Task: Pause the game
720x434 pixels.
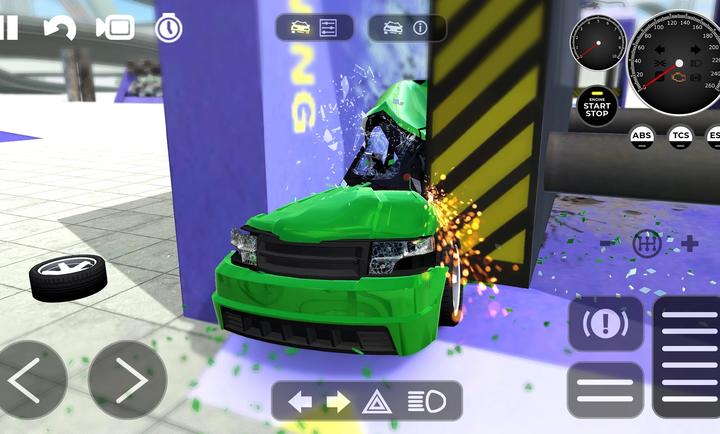Action: click(x=8, y=27)
